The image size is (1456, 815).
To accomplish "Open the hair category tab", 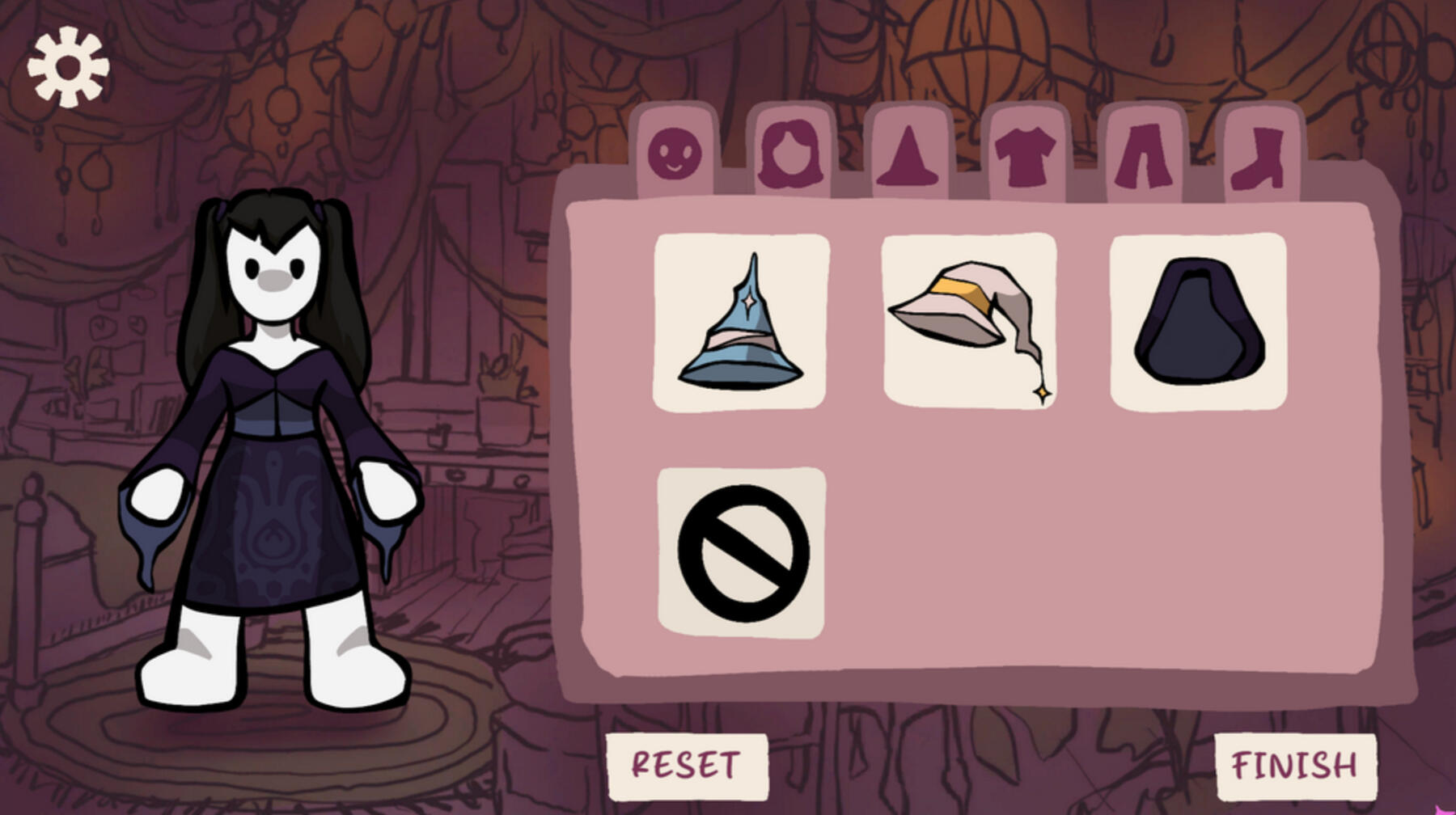I will [x=790, y=154].
